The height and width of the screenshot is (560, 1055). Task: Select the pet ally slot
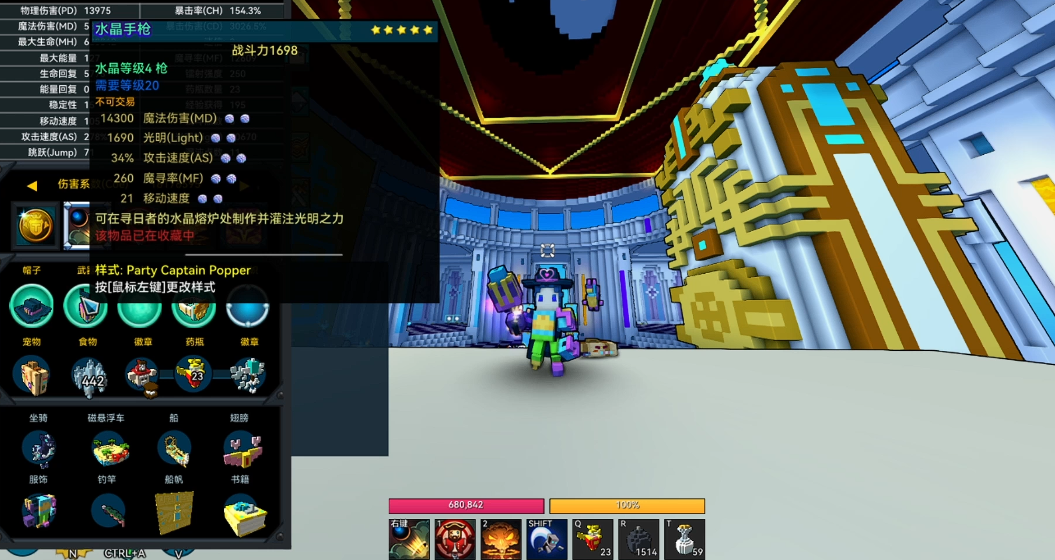[x=34, y=375]
